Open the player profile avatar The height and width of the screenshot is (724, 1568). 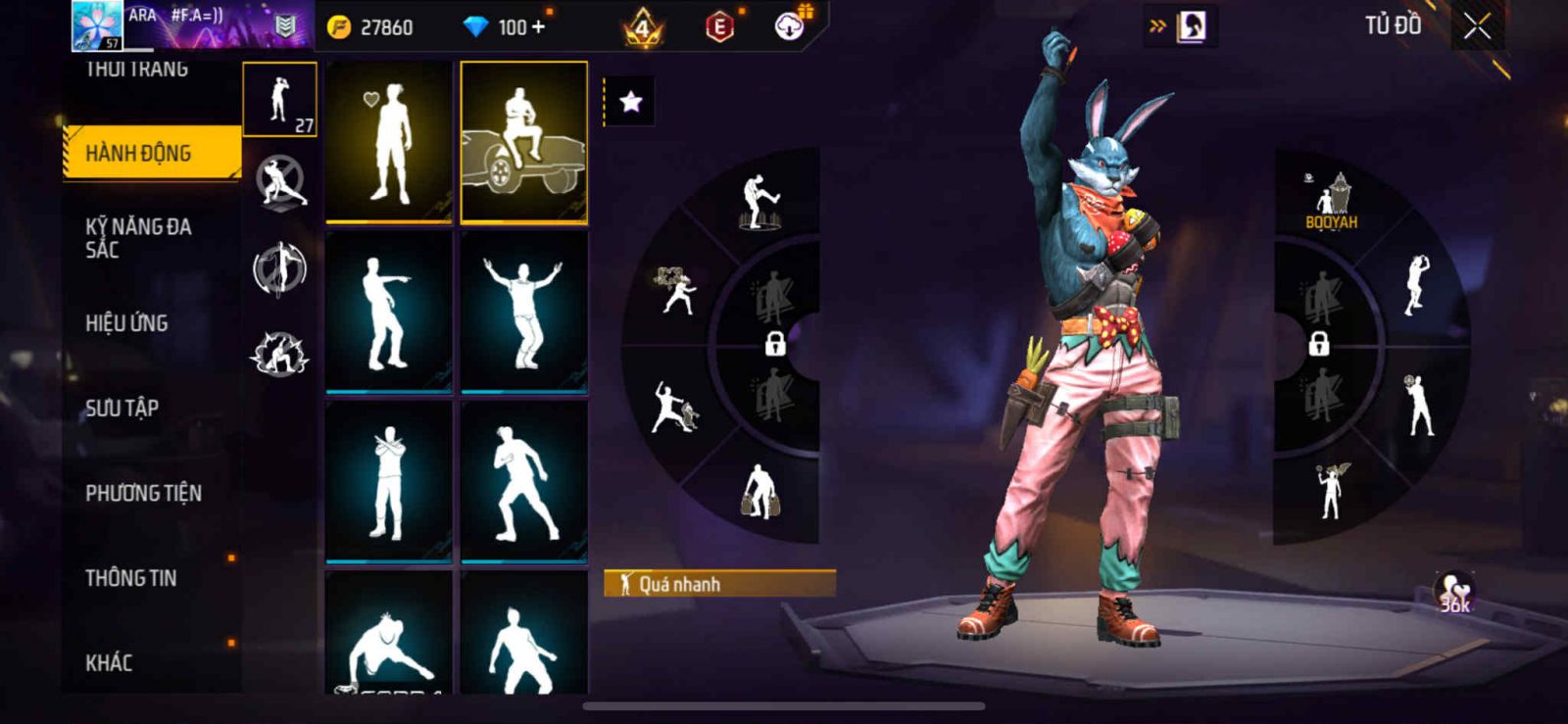pyautogui.click(x=97, y=25)
